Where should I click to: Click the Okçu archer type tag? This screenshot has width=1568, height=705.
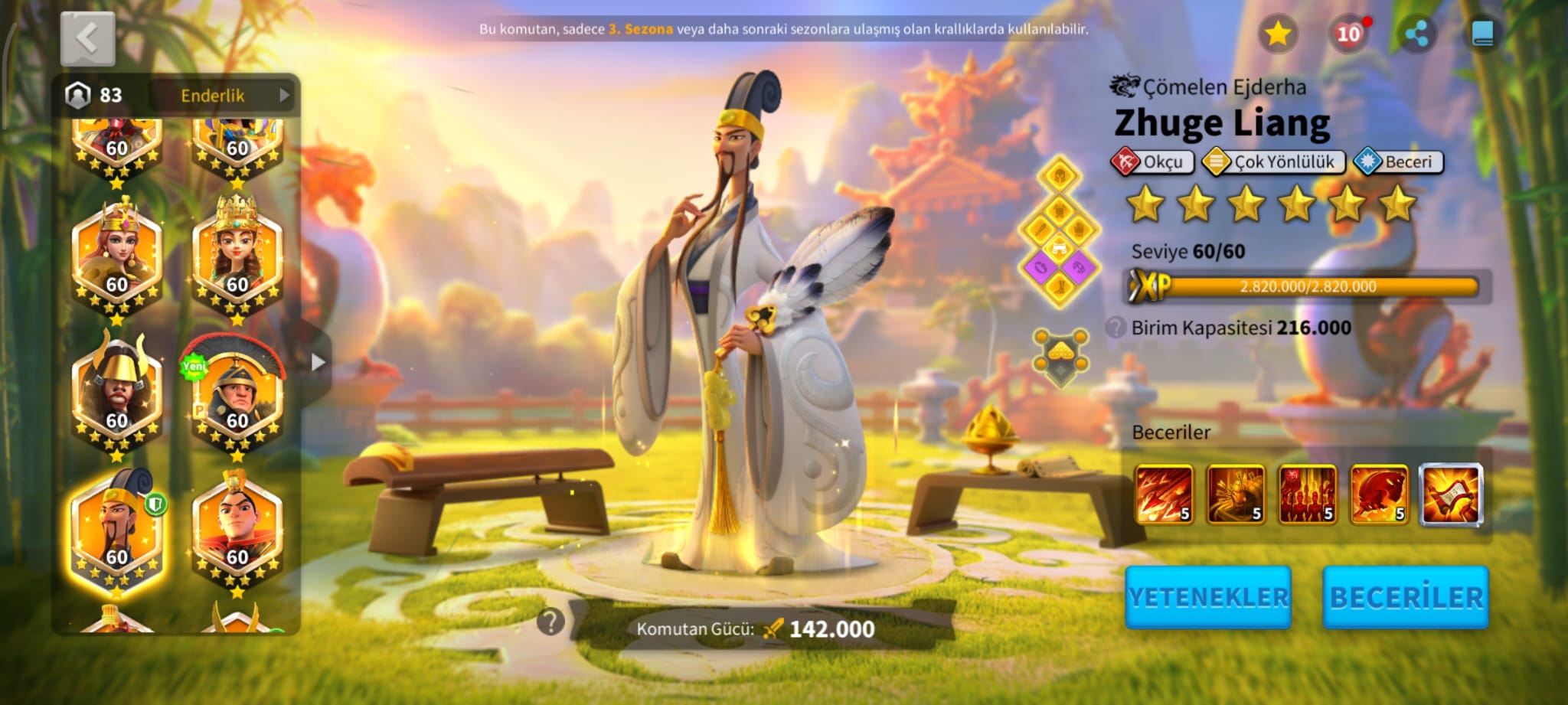pyautogui.click(x=1152, y=162)
